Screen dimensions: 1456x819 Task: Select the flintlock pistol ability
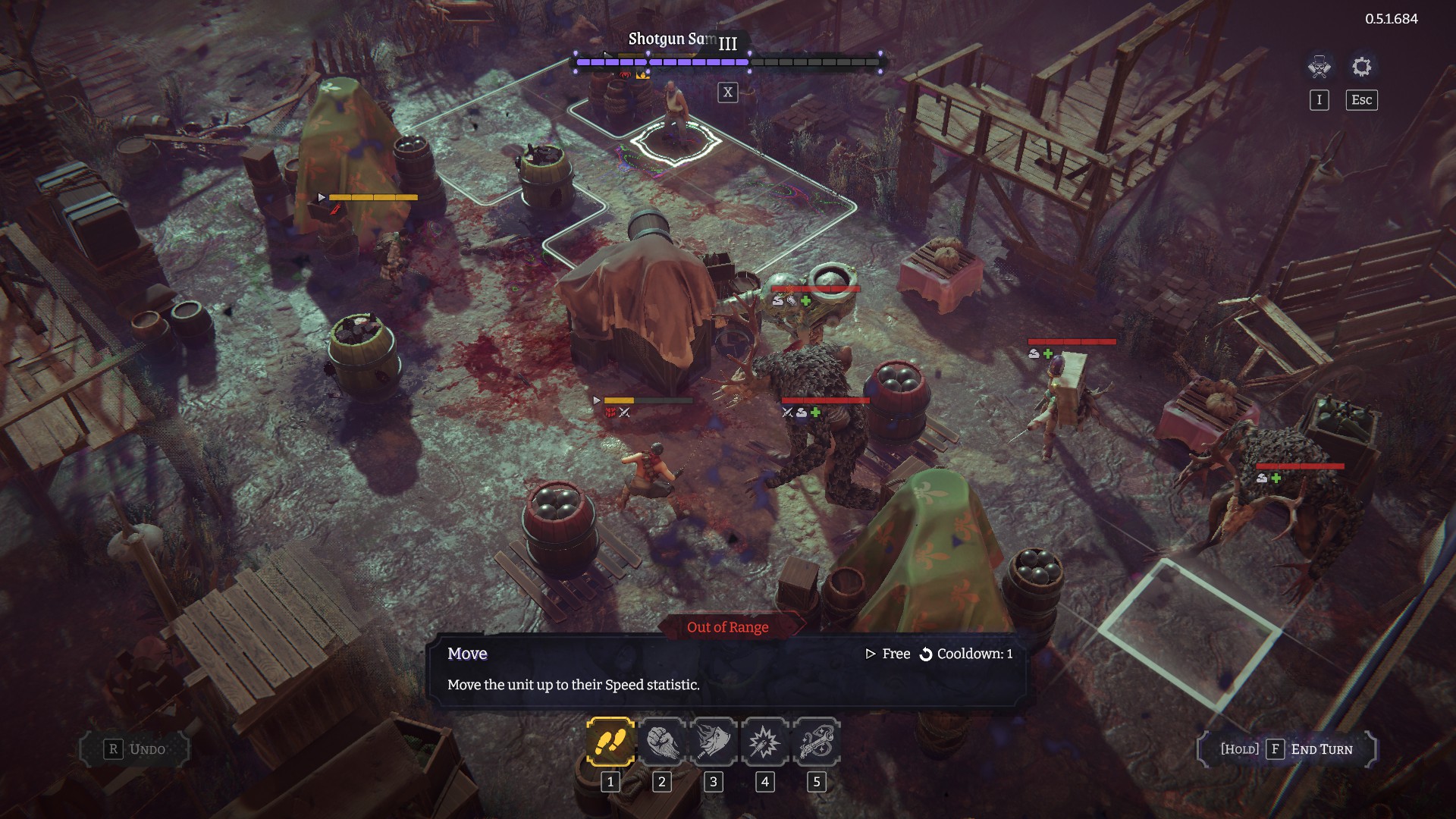pyautogui.click(x=816, y=742)
